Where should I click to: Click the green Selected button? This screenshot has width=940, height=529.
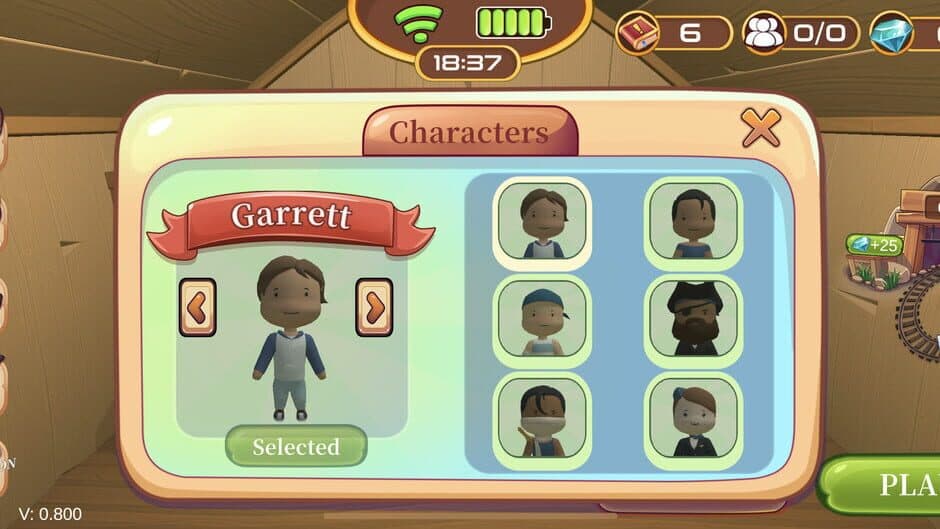pyautogui.click(x=296, y=446)
